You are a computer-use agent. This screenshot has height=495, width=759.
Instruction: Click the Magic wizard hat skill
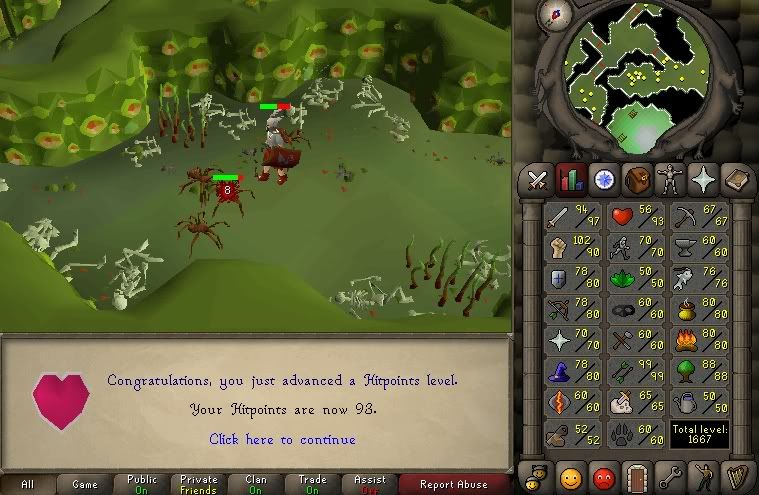pos(556,371)
